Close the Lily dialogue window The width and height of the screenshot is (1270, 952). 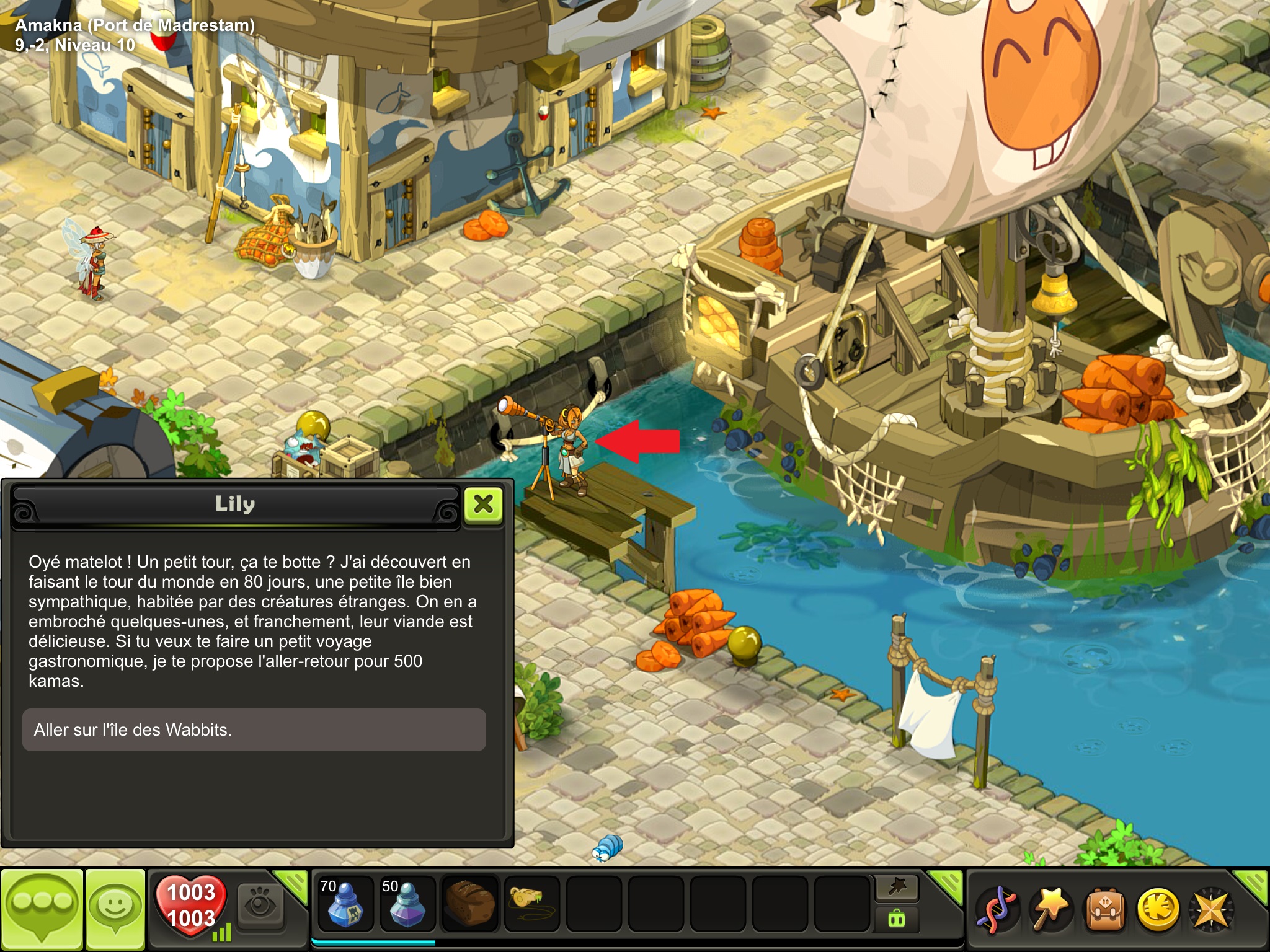click(483, 505)
